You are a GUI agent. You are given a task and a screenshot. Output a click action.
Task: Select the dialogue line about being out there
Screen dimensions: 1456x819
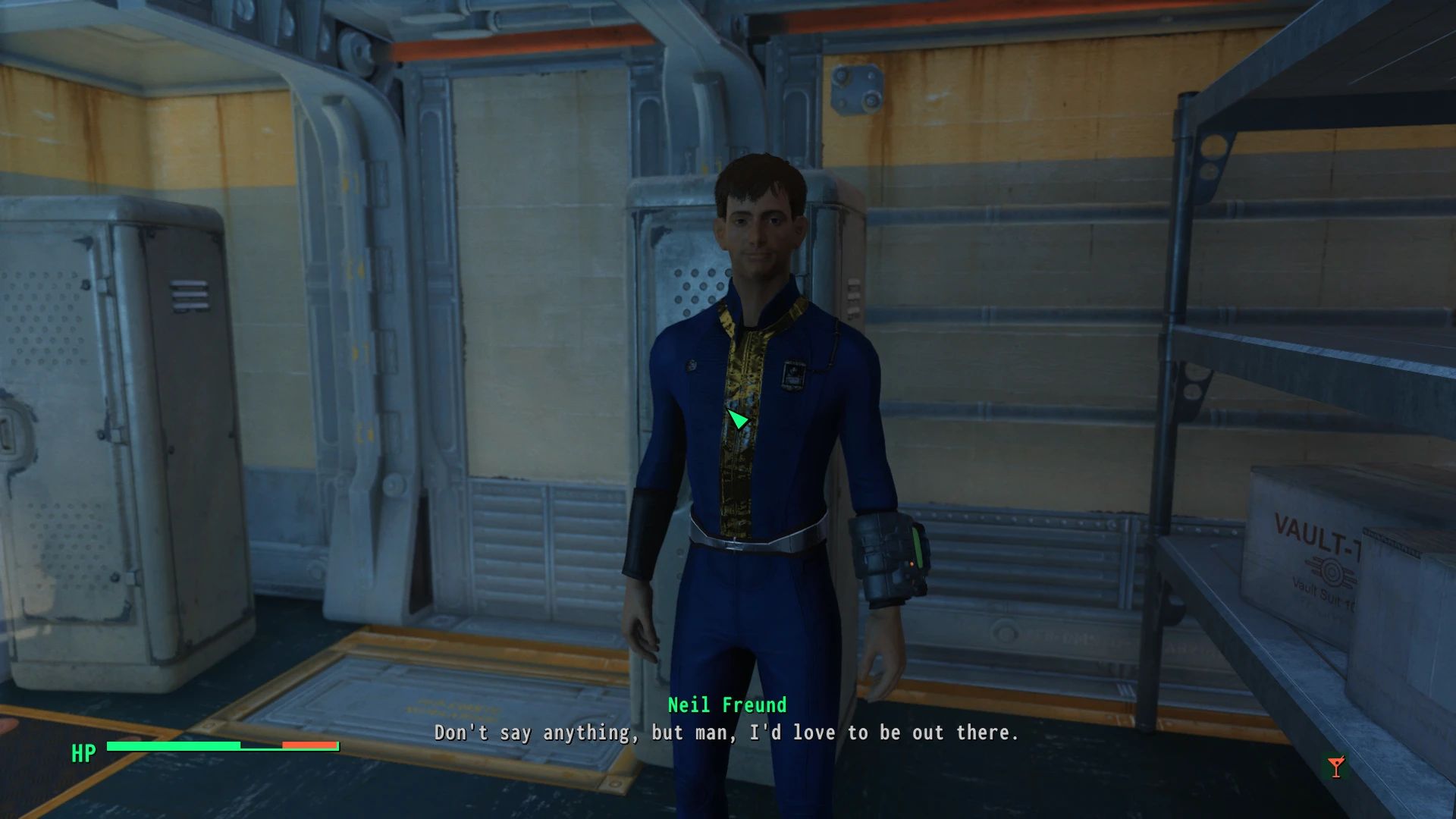[726, 733]
